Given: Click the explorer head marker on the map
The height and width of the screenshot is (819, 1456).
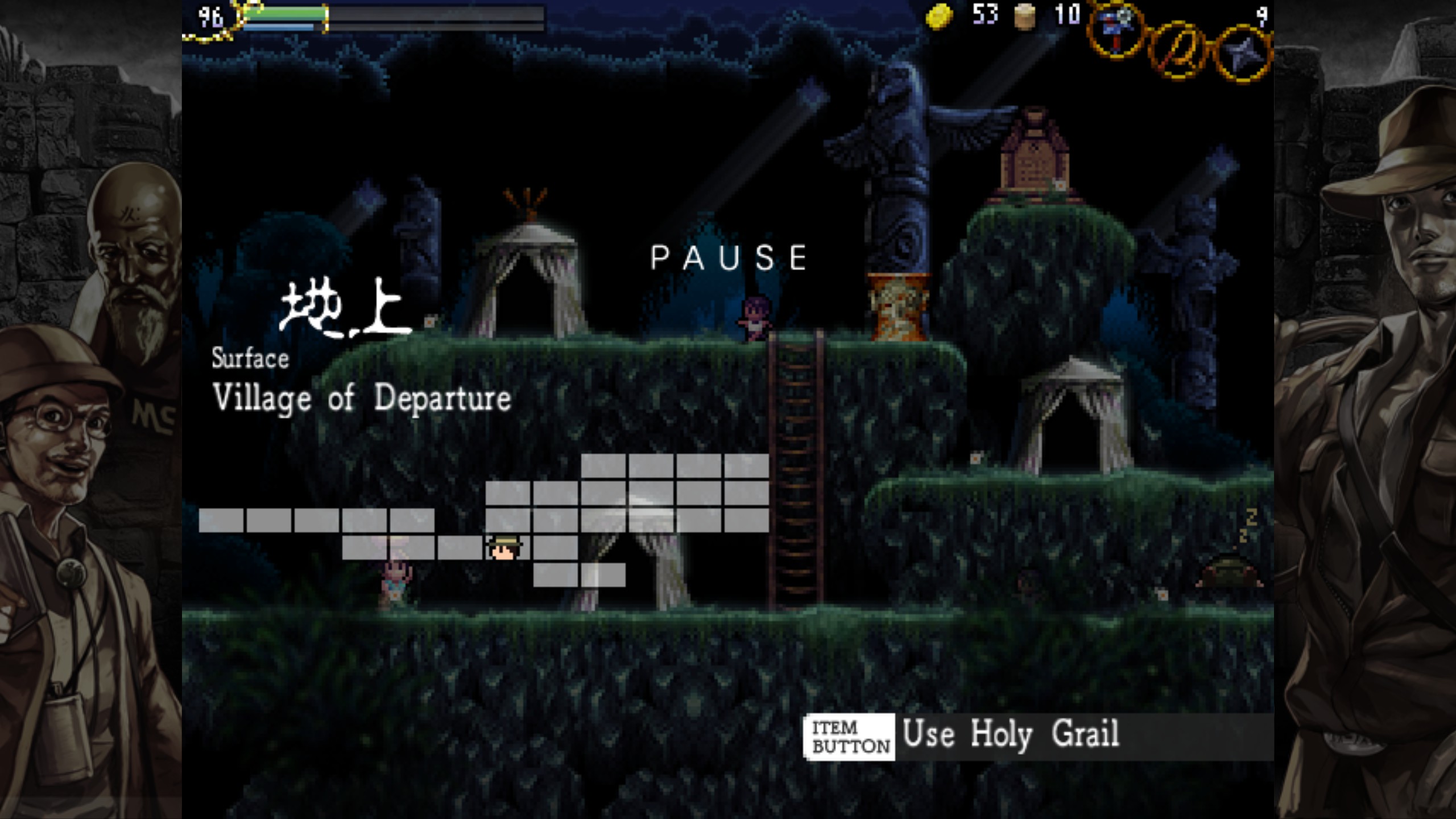Looking at the screenshot, I should [x=504, y=548].
